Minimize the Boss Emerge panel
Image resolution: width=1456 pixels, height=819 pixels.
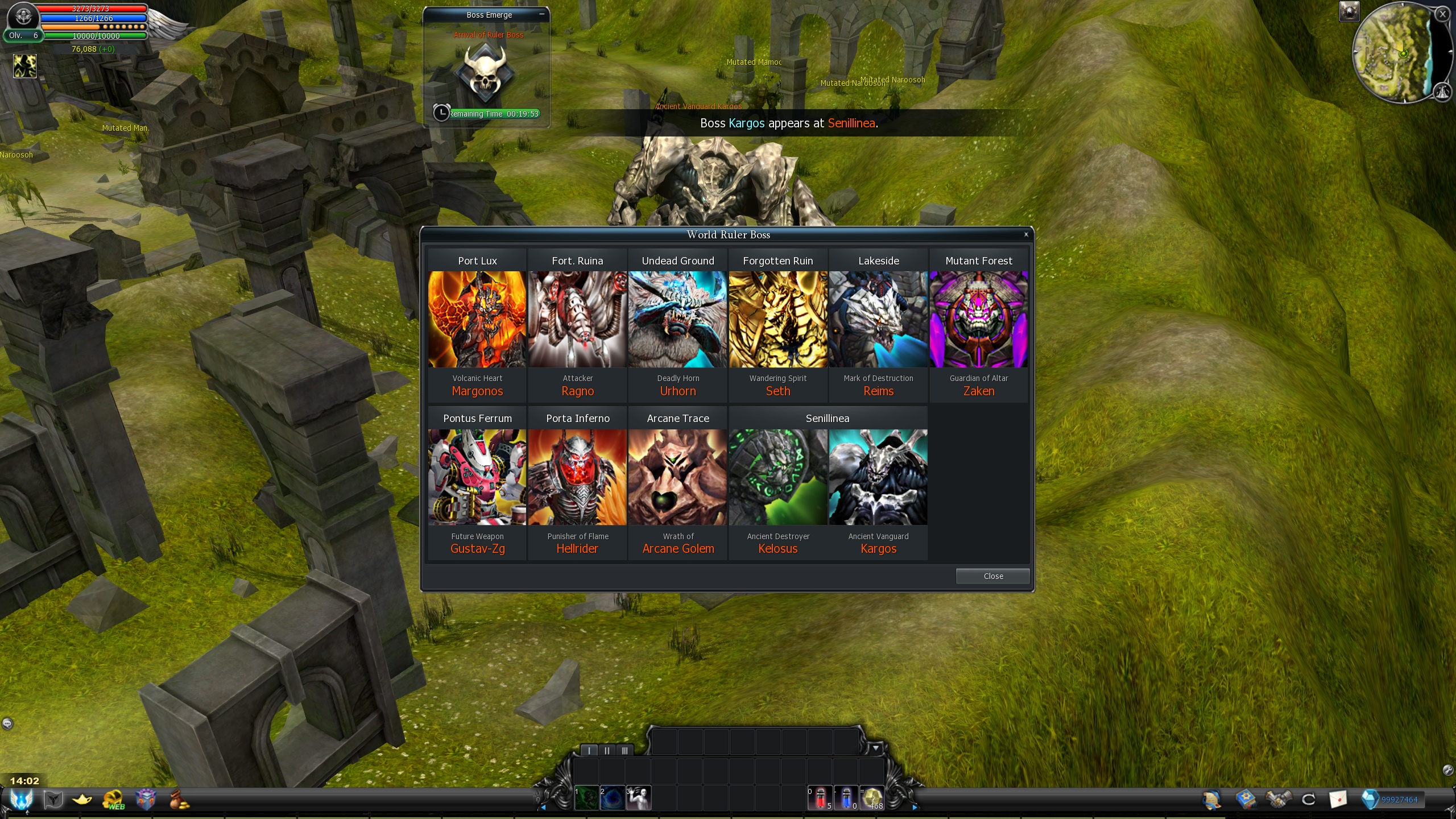[541, 15]
